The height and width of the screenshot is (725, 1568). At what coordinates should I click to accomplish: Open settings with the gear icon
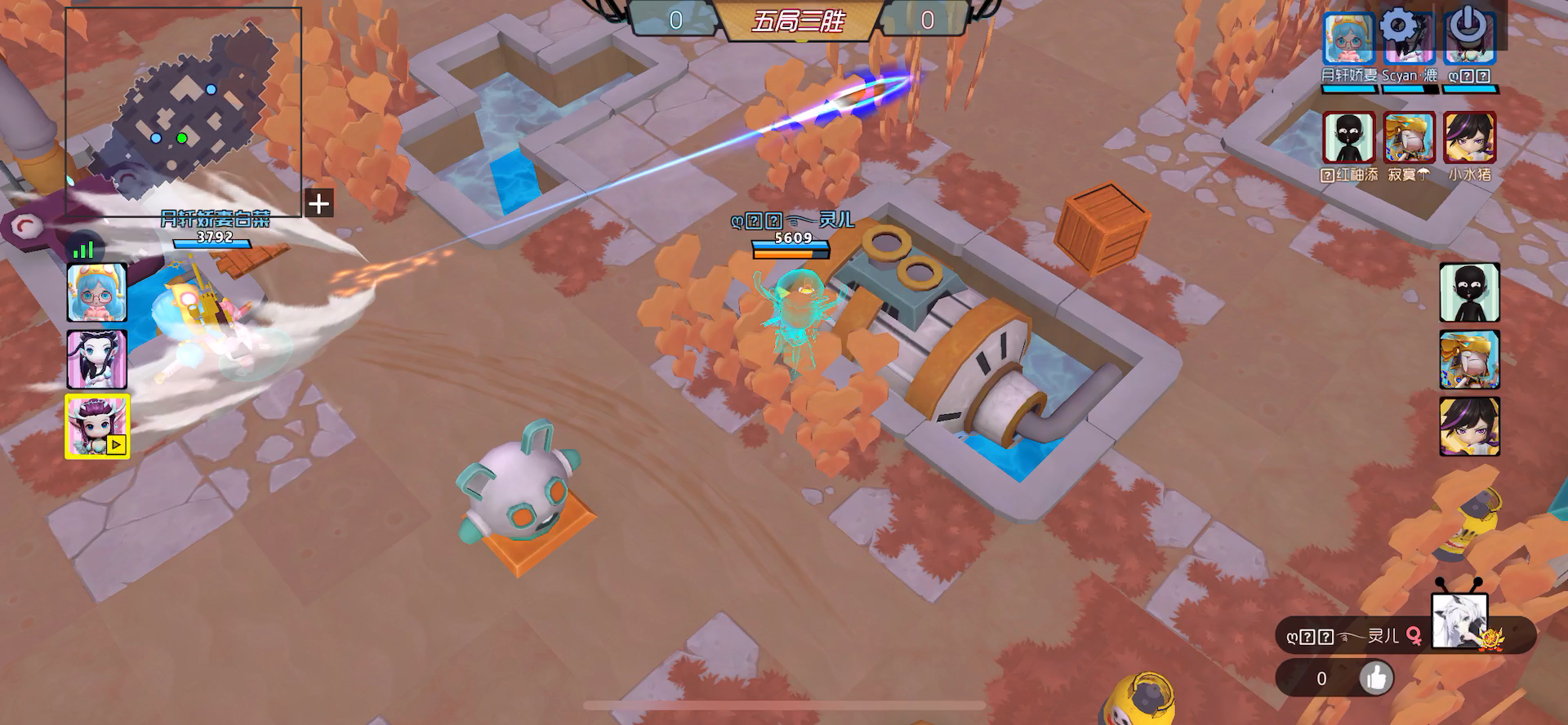click(x=1399, y=26)
